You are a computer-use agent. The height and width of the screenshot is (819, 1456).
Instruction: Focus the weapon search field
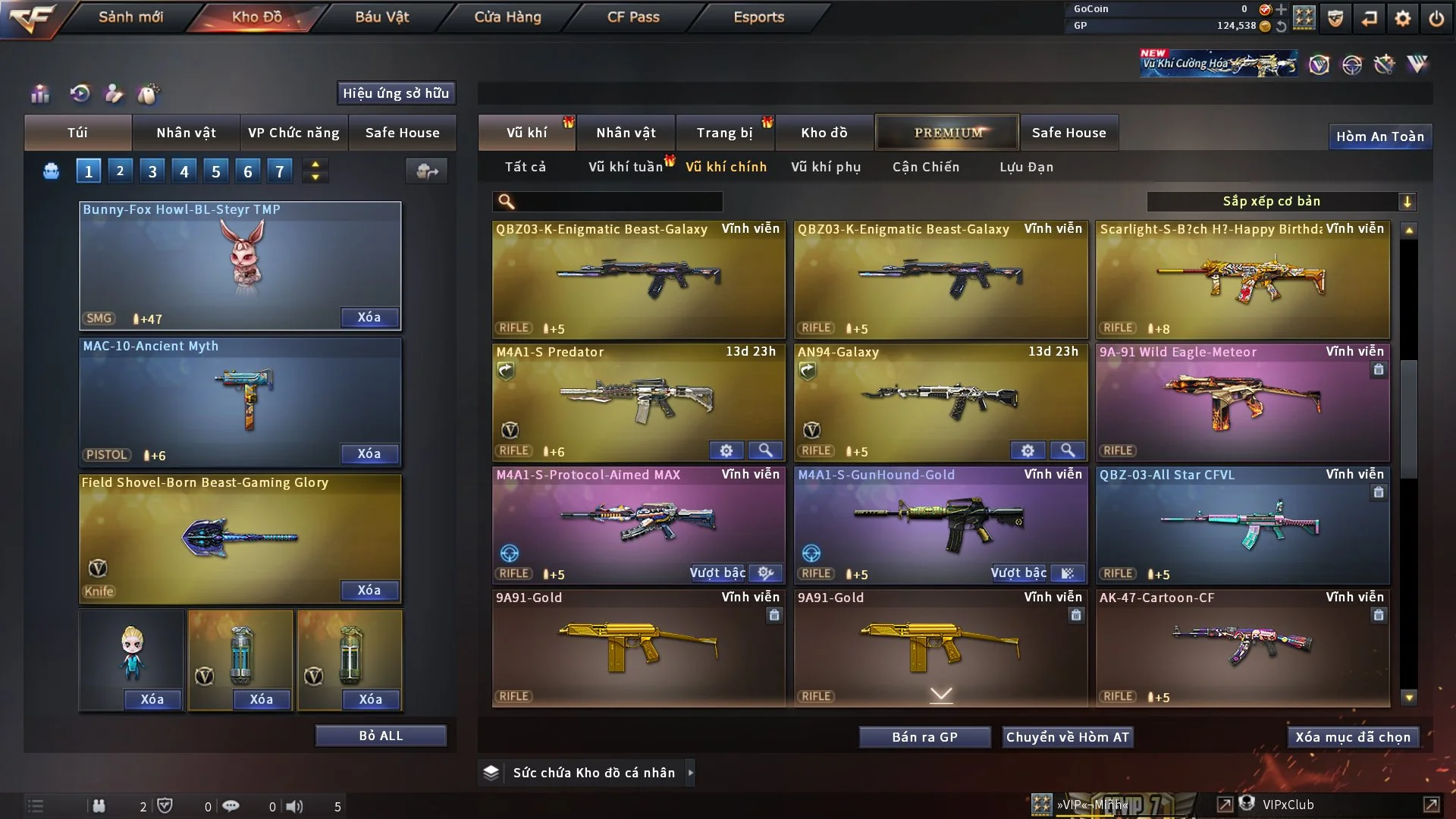[x=618, y=201]
